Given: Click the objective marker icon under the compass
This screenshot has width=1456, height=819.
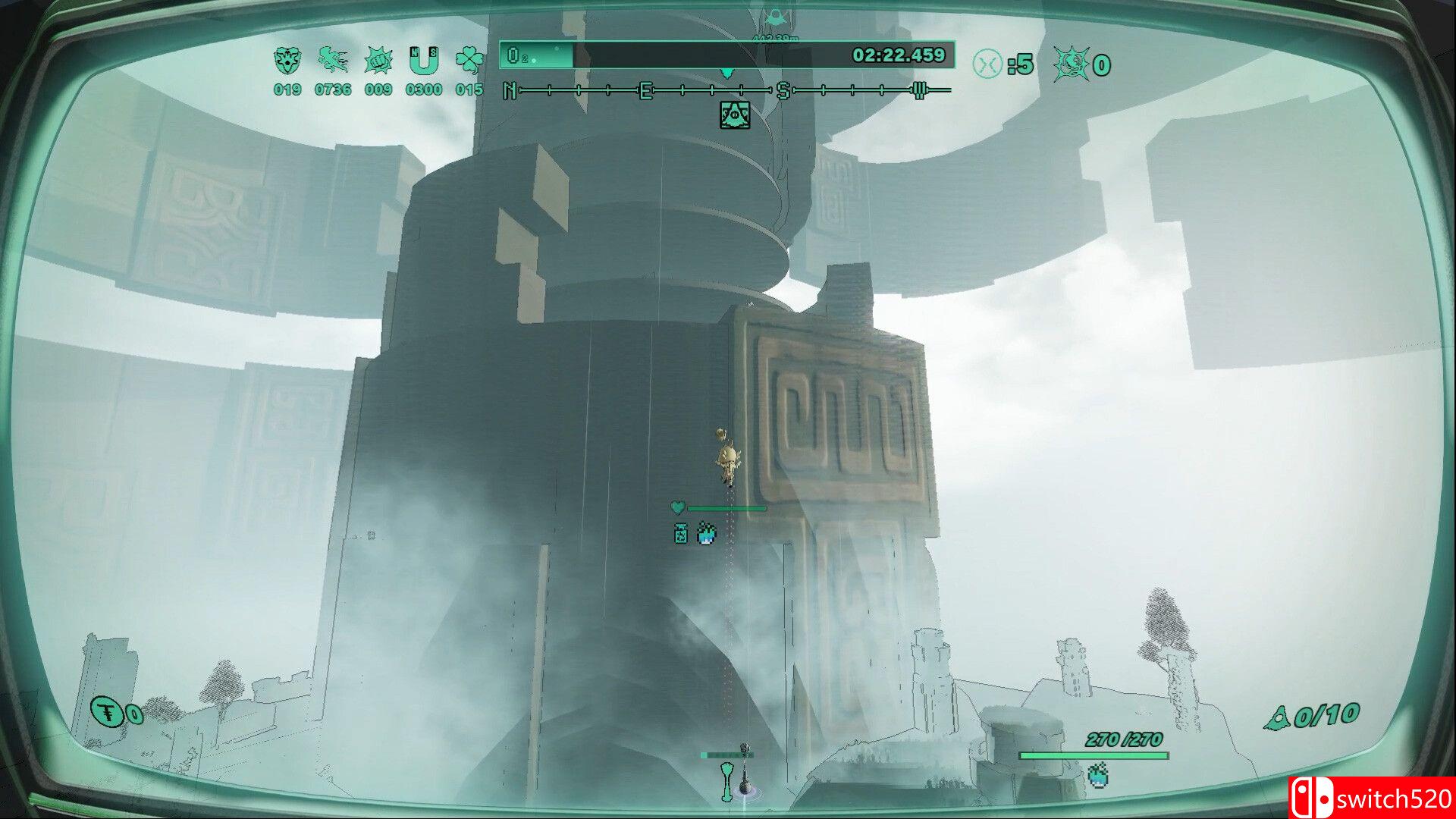Looking at the screenshot, I should [734, 115].
